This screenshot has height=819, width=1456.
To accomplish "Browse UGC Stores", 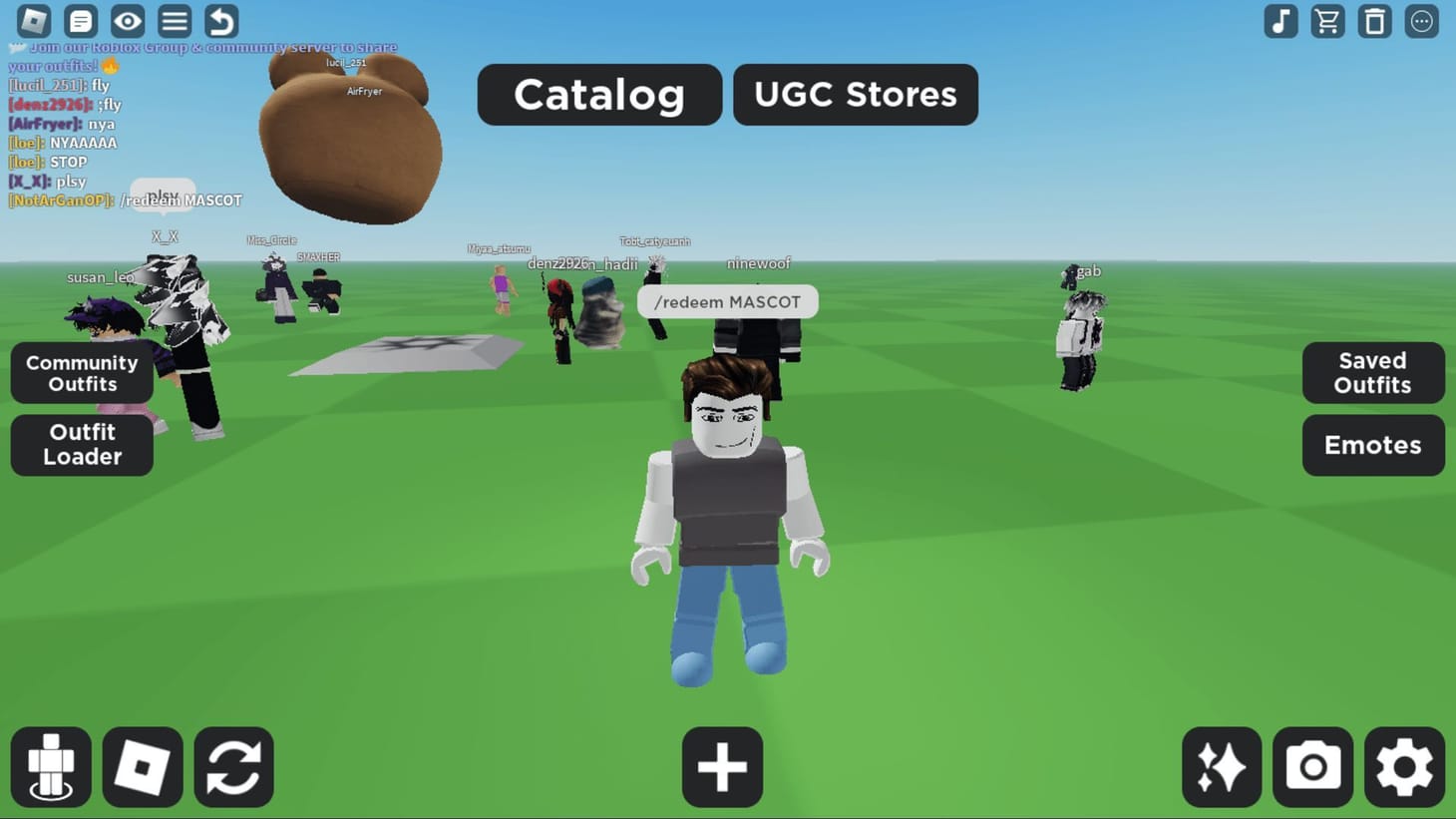I will coord(855,95).
